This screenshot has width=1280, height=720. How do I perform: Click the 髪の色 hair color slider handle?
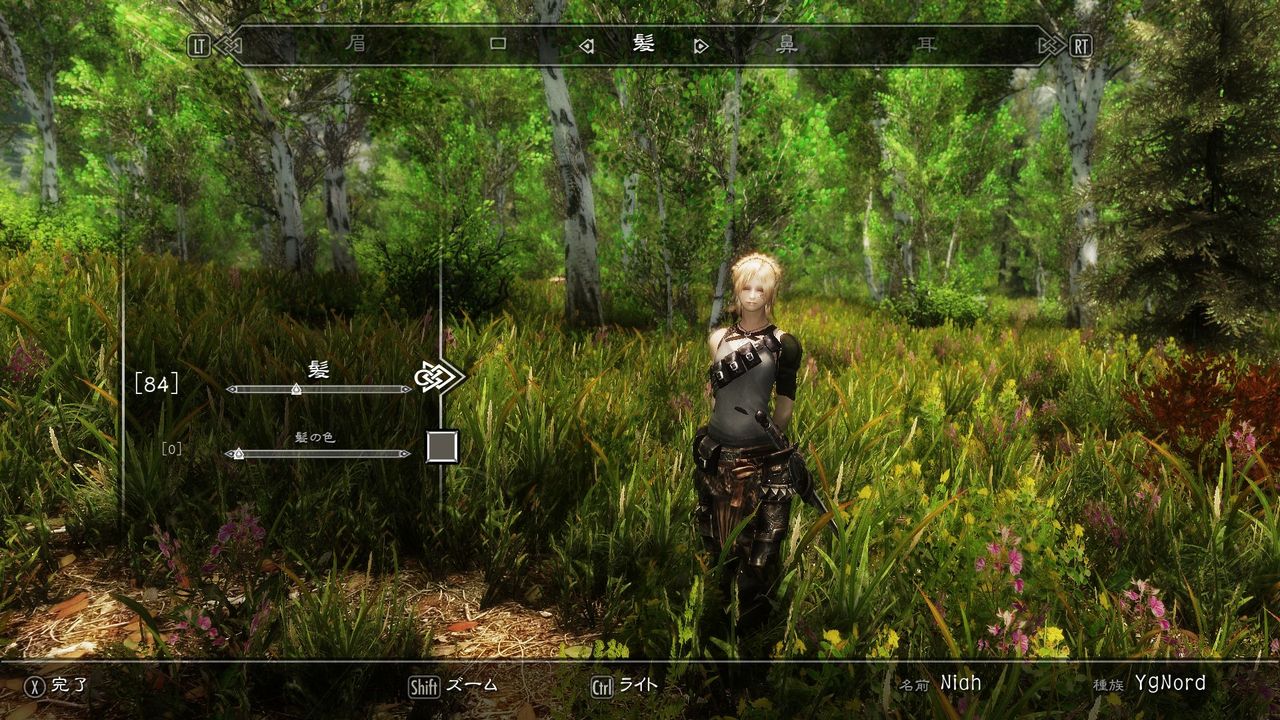241,453
